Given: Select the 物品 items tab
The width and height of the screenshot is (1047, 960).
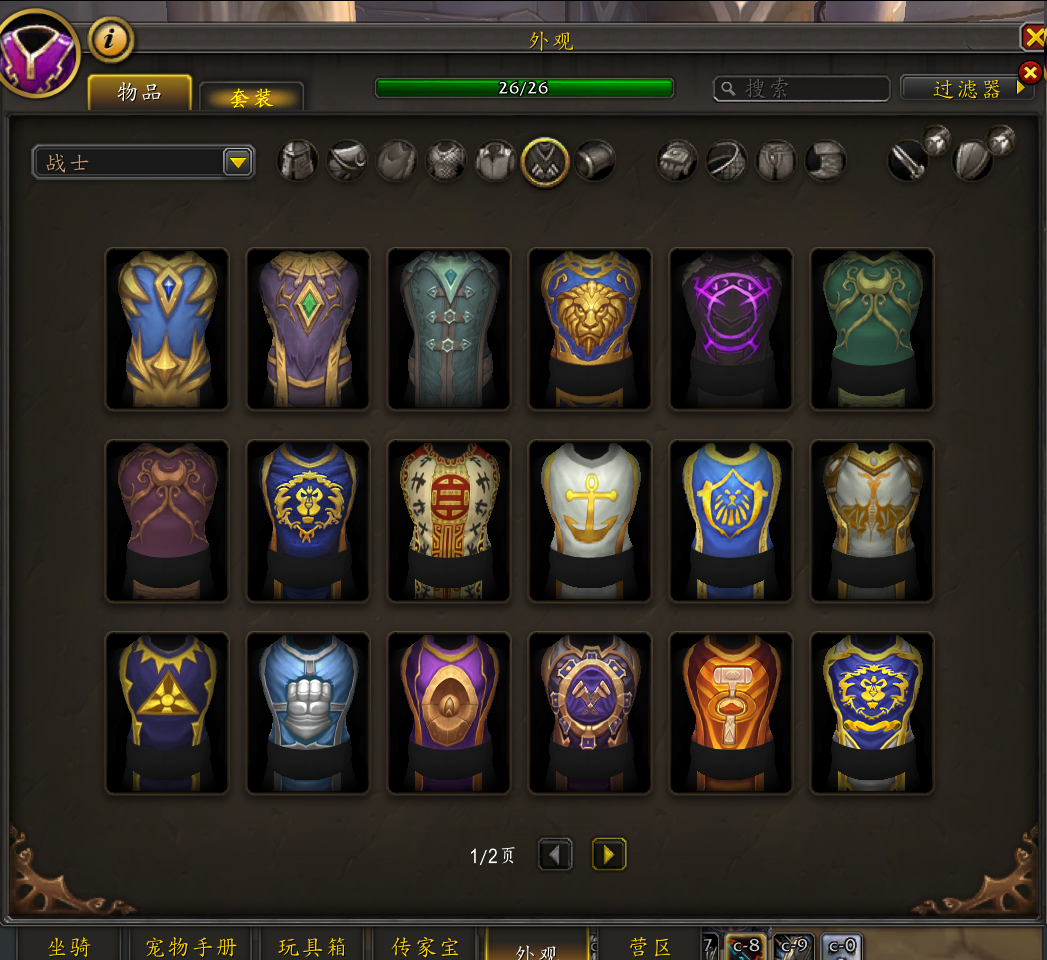Looking at the screenshot, I should [x=140, y=92].
